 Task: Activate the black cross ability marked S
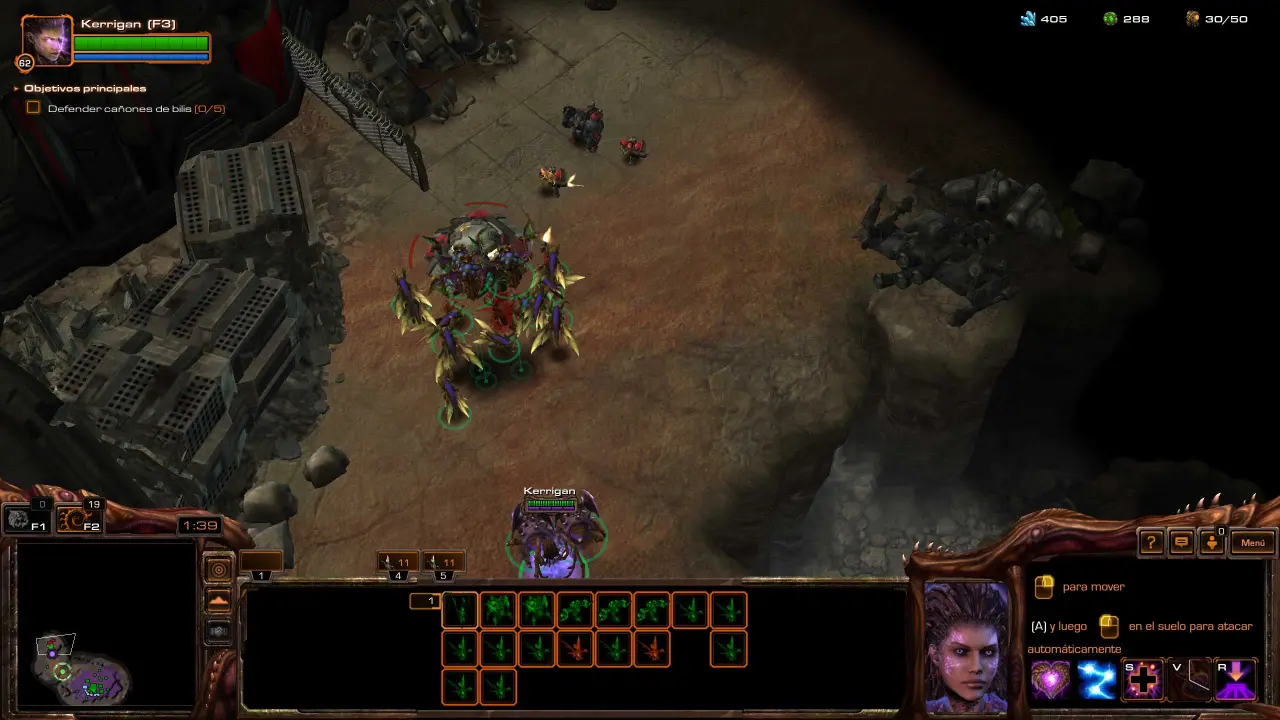(x=1142, y=680)
